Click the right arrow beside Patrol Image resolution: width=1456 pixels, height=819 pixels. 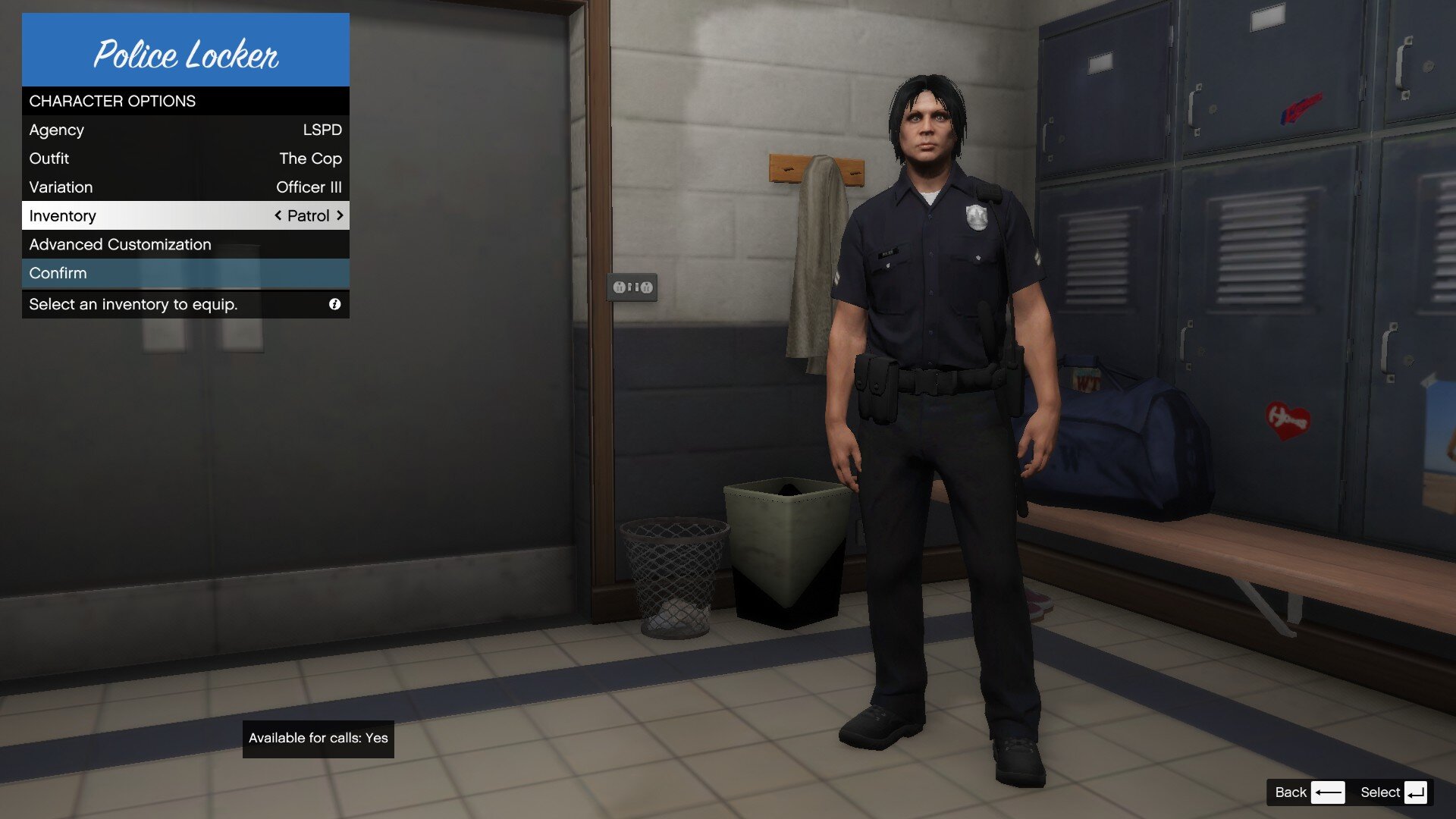[340, 216]
